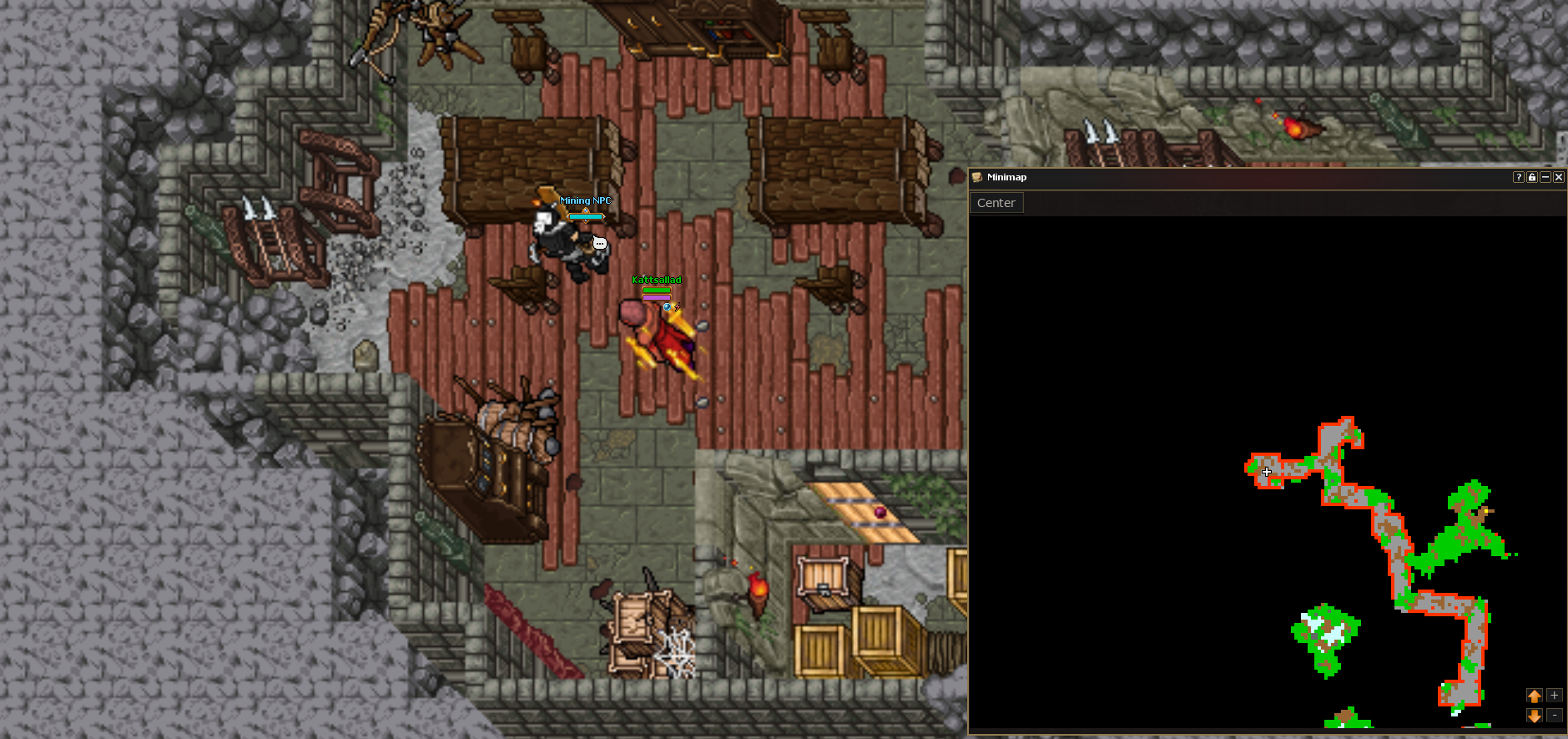The height and width of the screenshot is (739, 1568).
Task: Go down one floor with orange down arrow
Action: click(x=1534, y=716)
